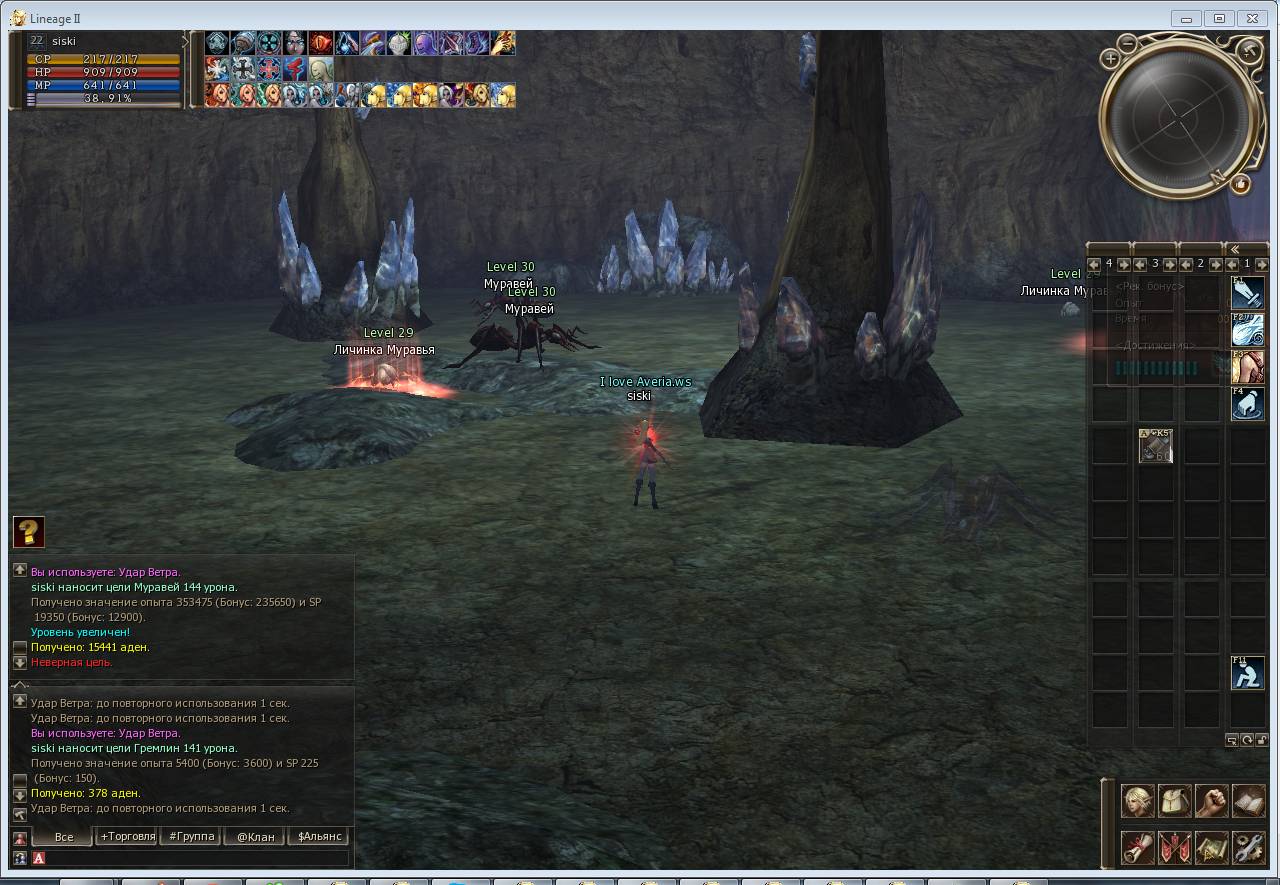This screenshot has width=1280, height=885.
Task: Switch to the +Торговля chat tab
Action: [127, 837]
